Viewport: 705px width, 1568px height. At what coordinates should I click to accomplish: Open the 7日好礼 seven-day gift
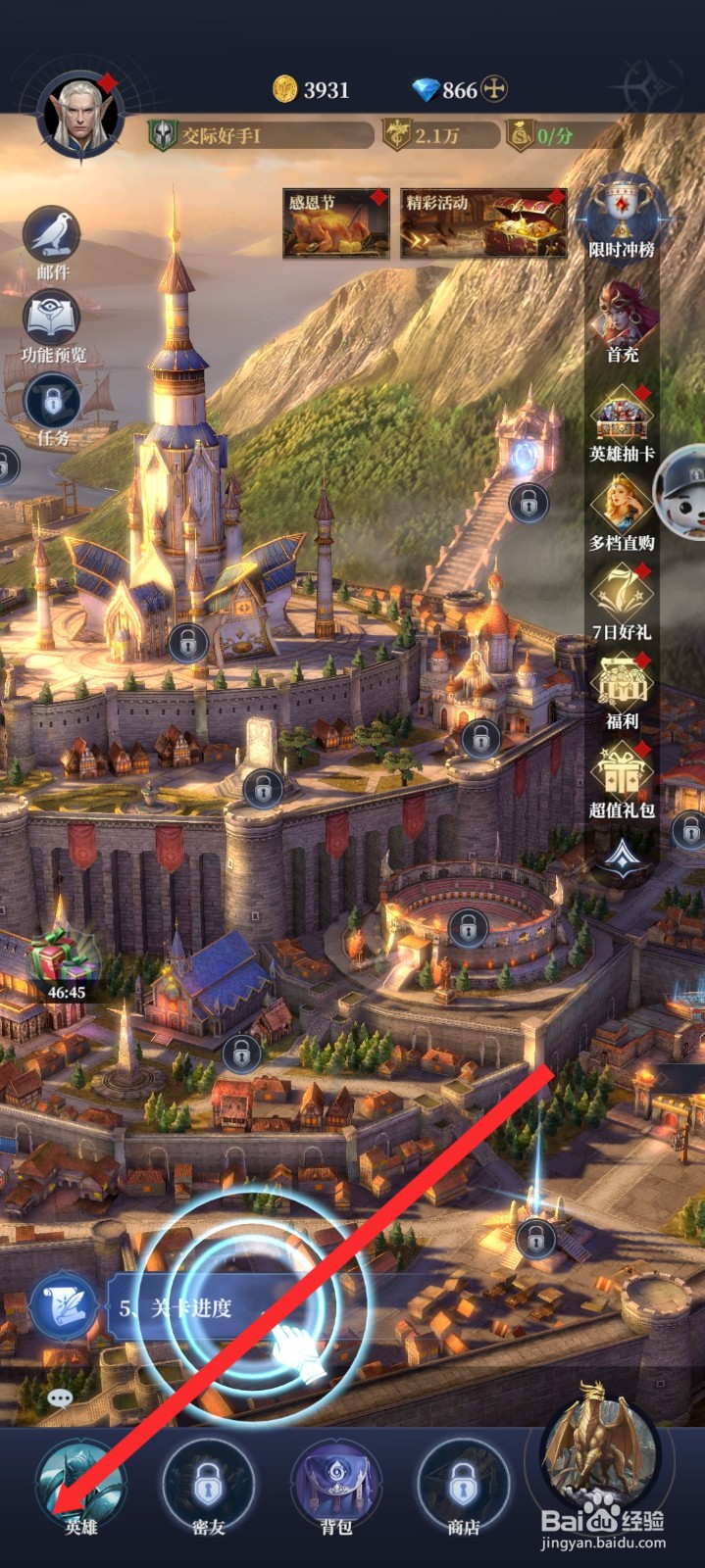[622, 600]
